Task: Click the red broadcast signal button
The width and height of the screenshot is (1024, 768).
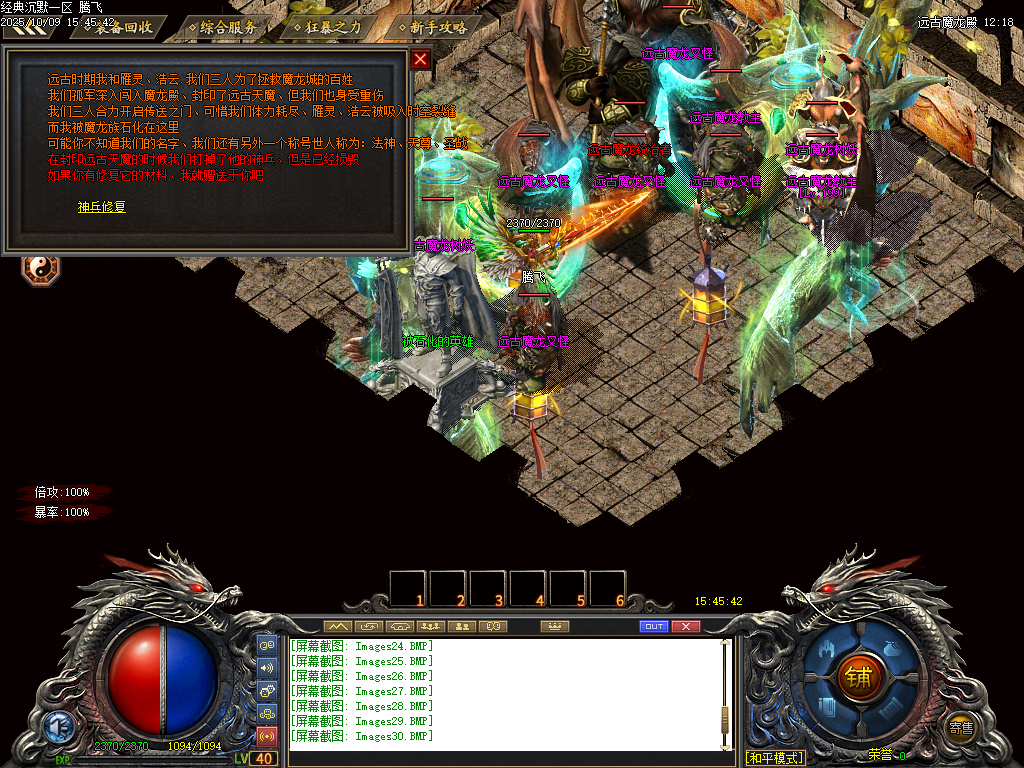Action: point(267,737)
